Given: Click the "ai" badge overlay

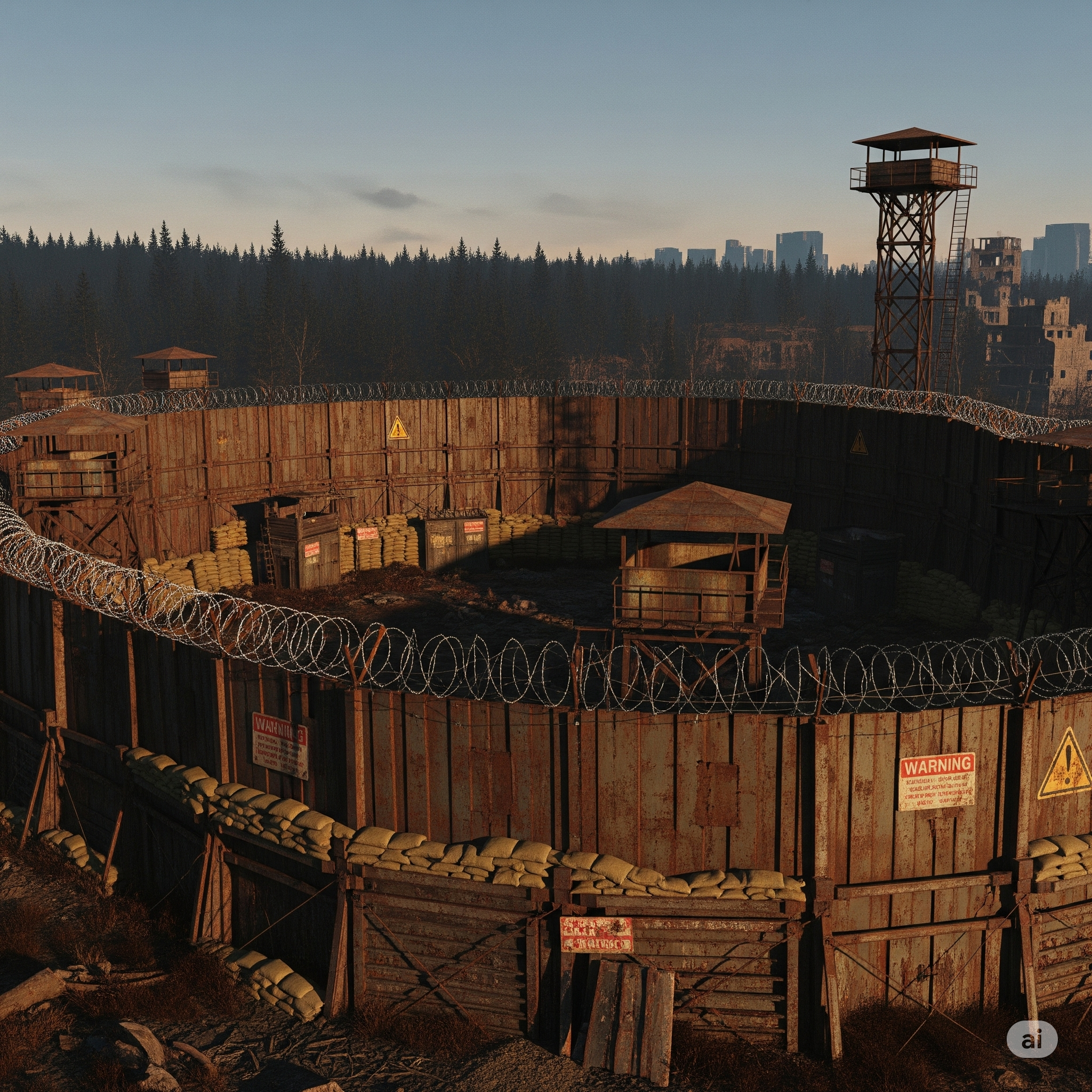Looking at the screenshot, I should pyautogui.click(x=1032, y=1039).
